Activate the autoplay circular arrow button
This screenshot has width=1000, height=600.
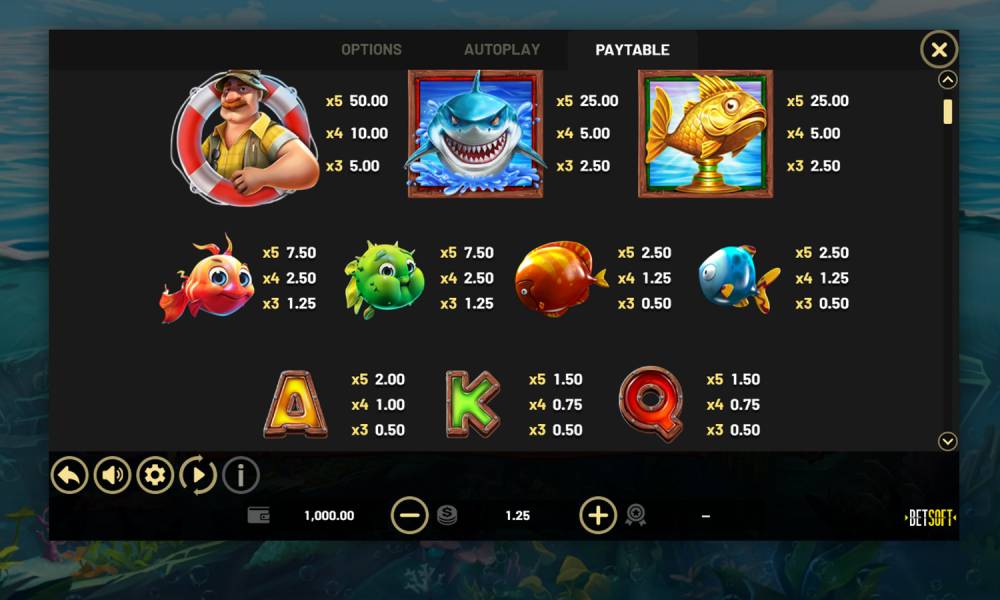198,475
